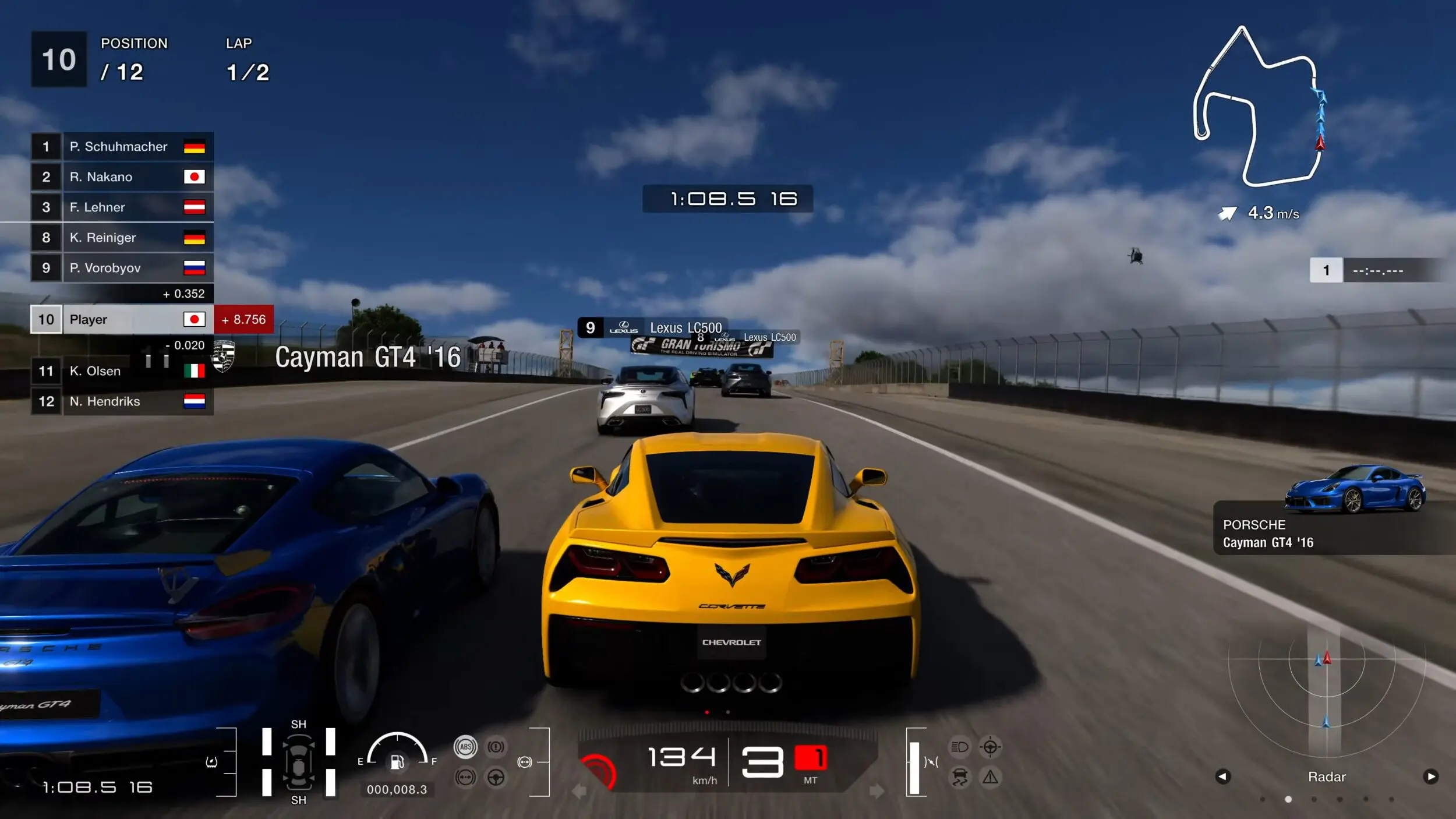Click the Porsche Cayman GT4 car thumbnail

1355,488
